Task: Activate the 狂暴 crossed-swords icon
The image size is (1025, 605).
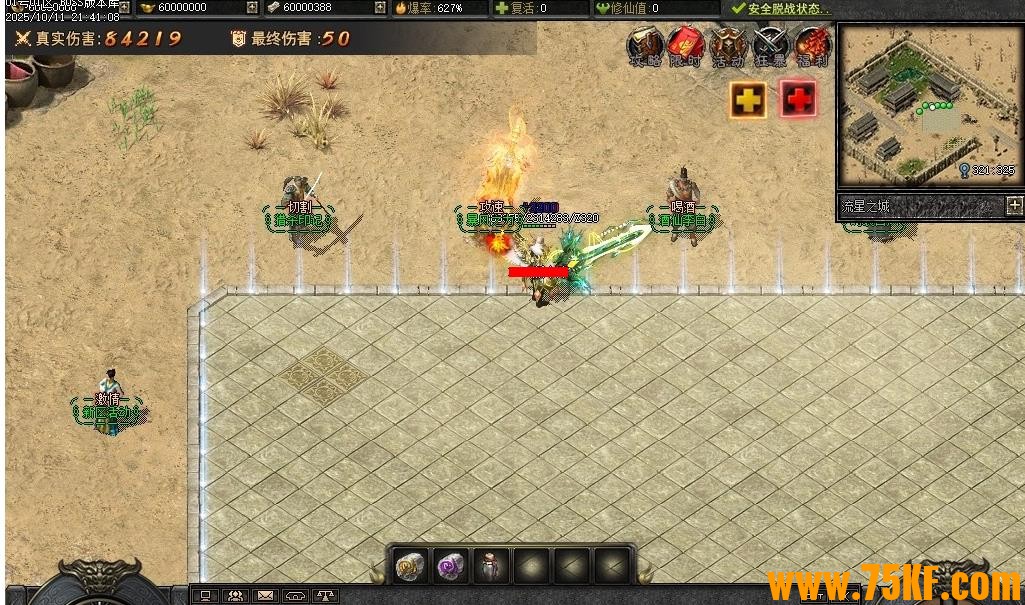Action: (x=770, y=46)
